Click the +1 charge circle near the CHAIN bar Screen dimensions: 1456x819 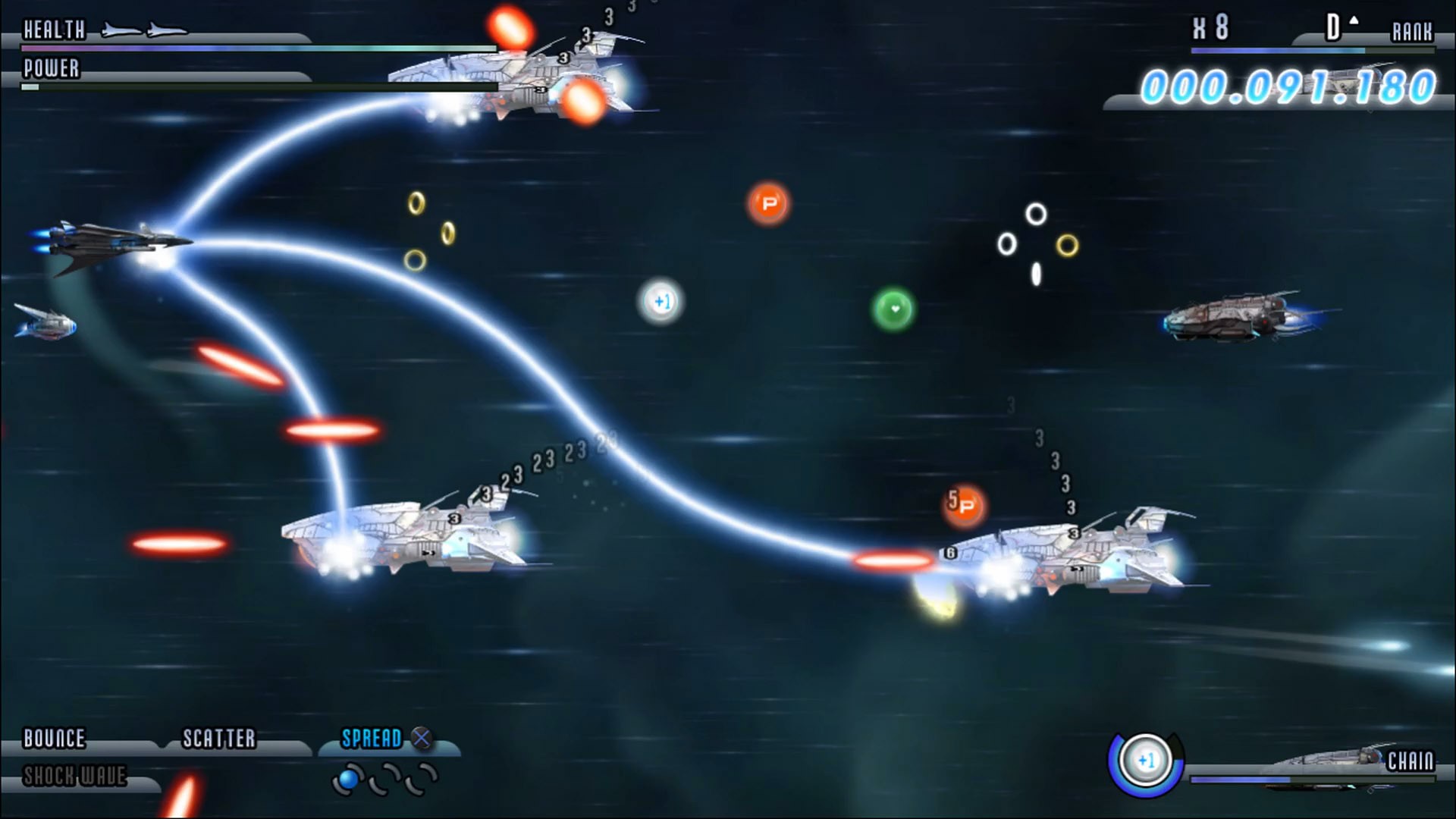[1145, 761]
